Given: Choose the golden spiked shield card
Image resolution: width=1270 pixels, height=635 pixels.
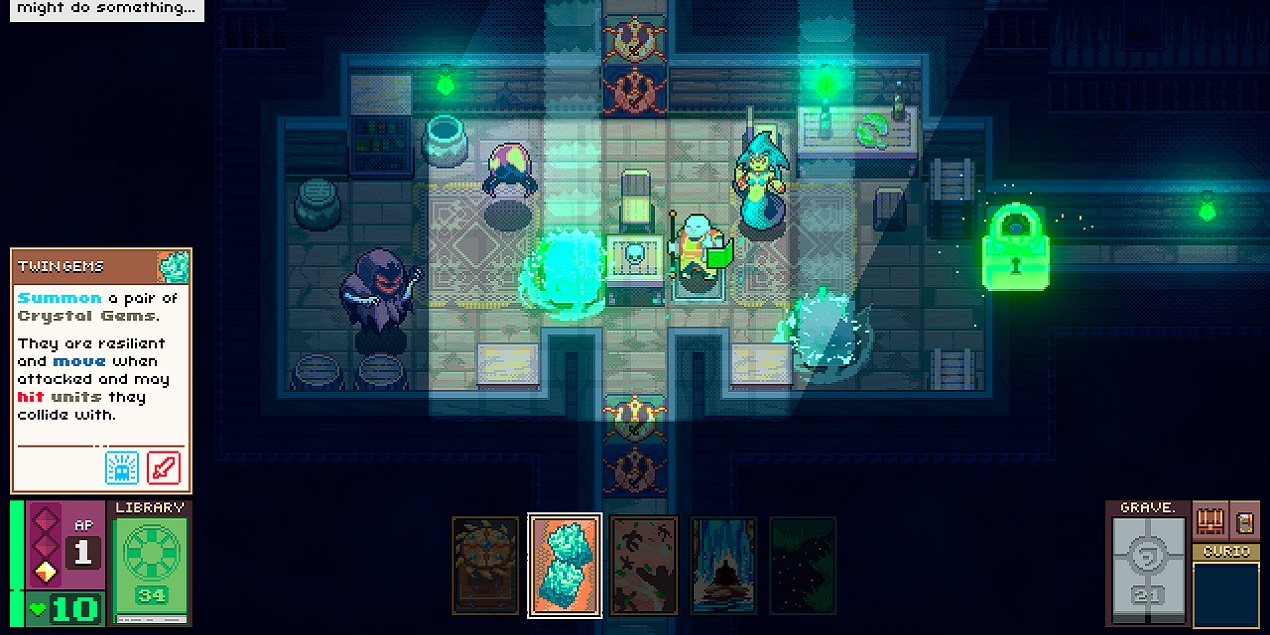Looking at the screenshot, I should tap(485, 565).
